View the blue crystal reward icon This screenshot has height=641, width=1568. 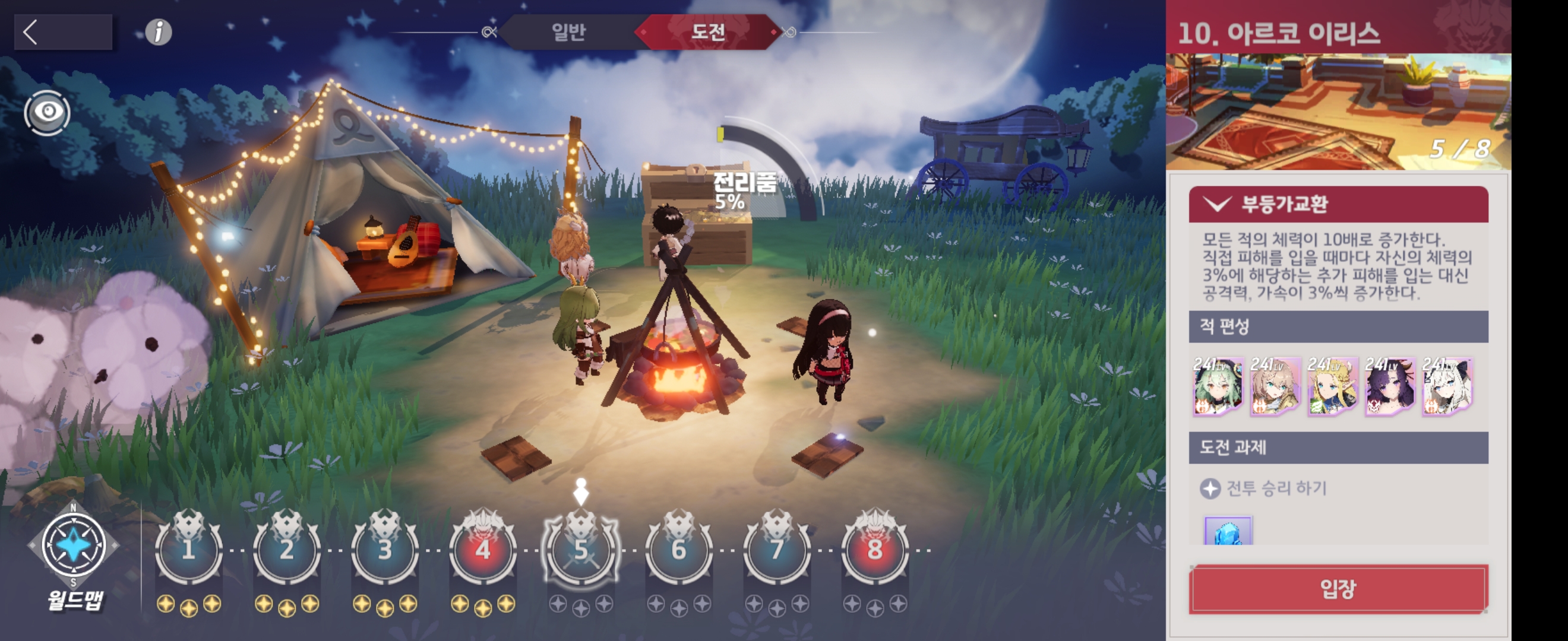1228,532
